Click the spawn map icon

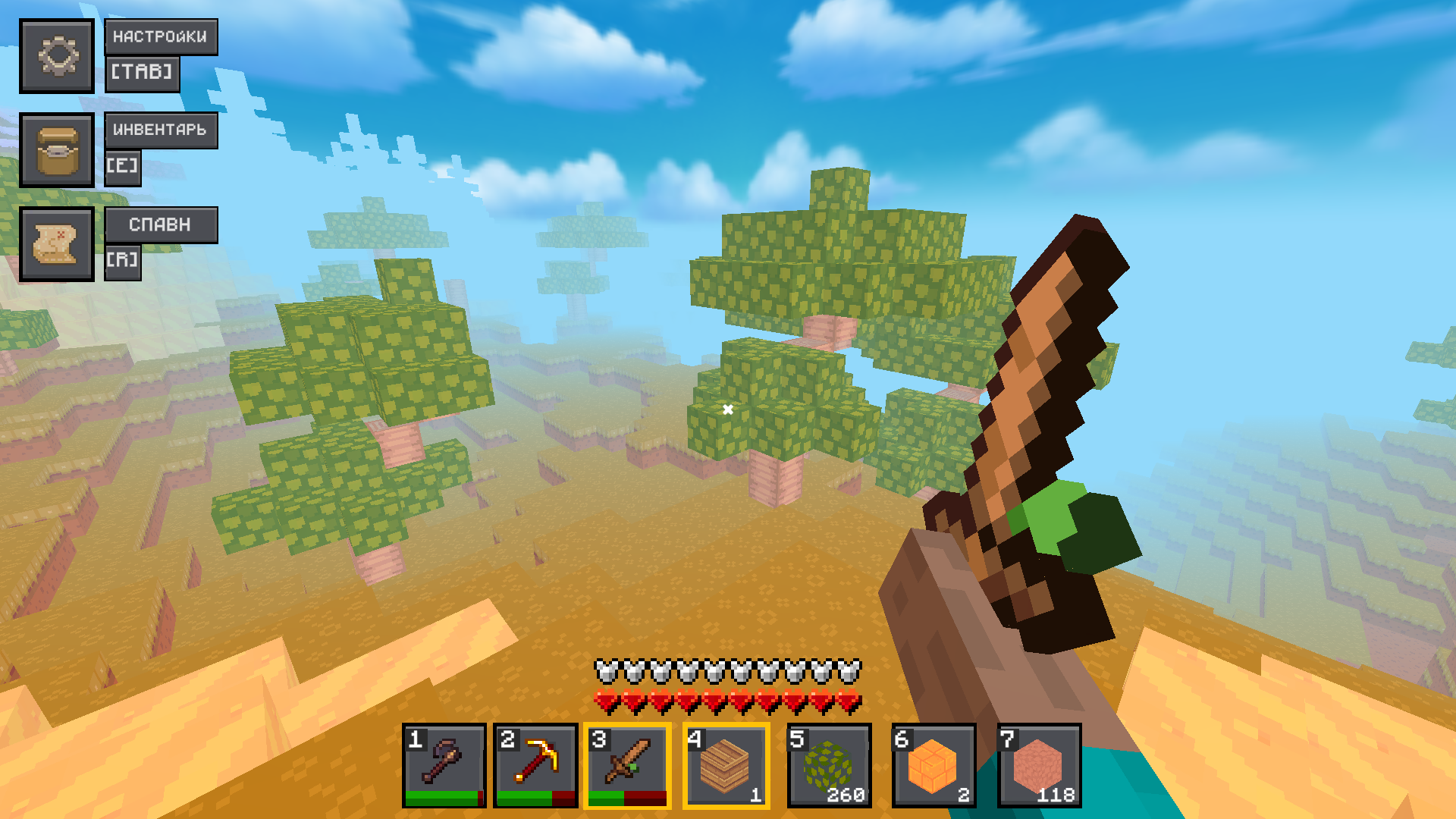coord(57,244)
